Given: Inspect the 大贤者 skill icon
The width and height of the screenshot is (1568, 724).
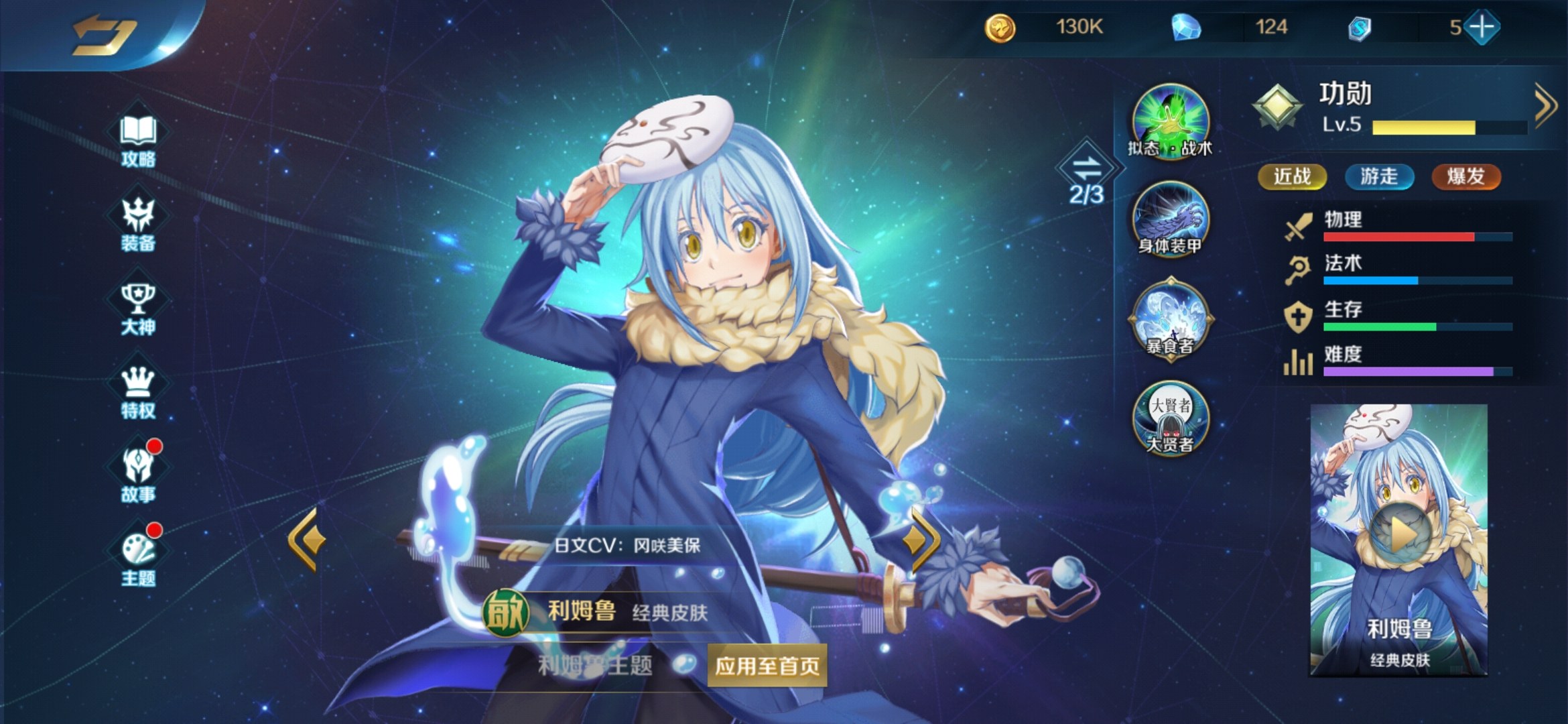Looking at the screenshot, I should [1170, 417].
